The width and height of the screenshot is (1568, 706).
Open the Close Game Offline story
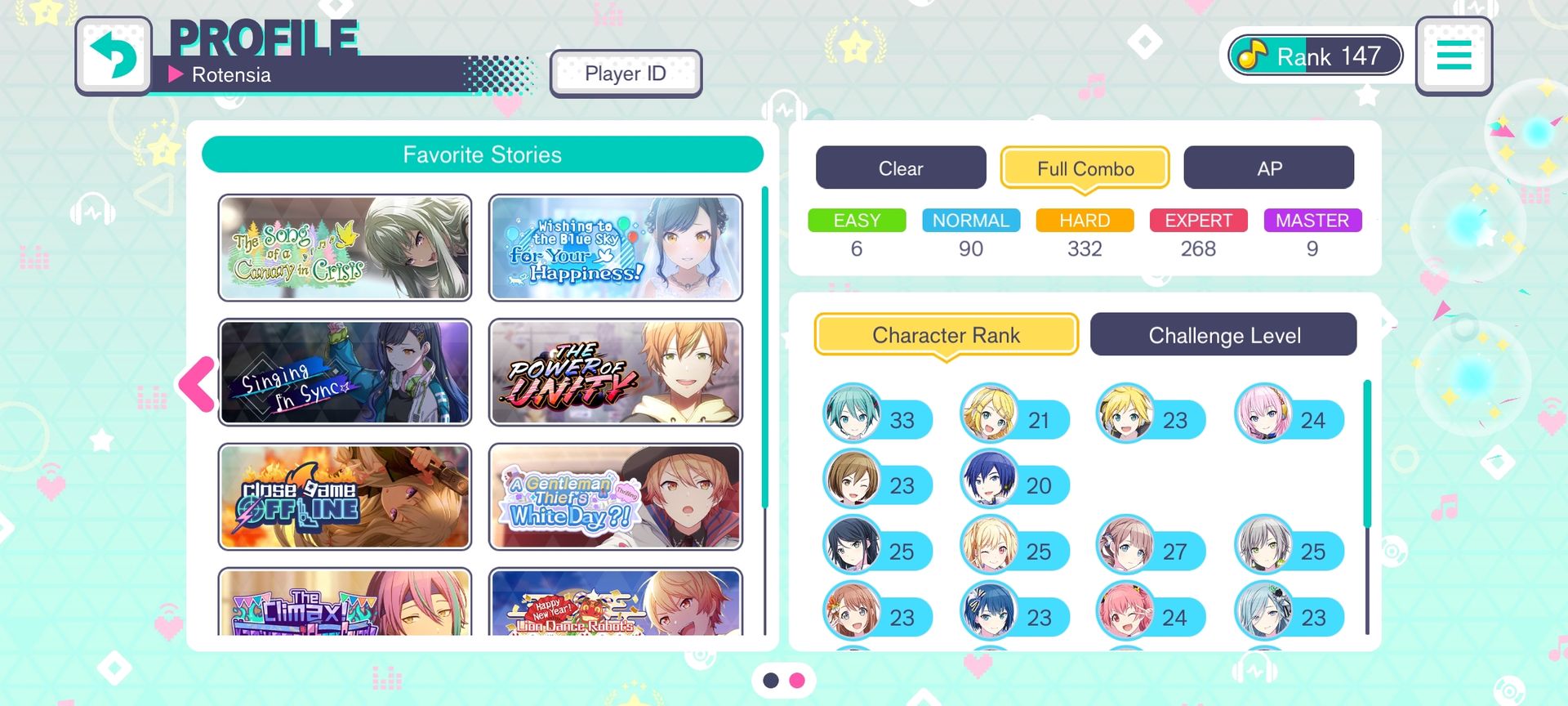[345, 497]
